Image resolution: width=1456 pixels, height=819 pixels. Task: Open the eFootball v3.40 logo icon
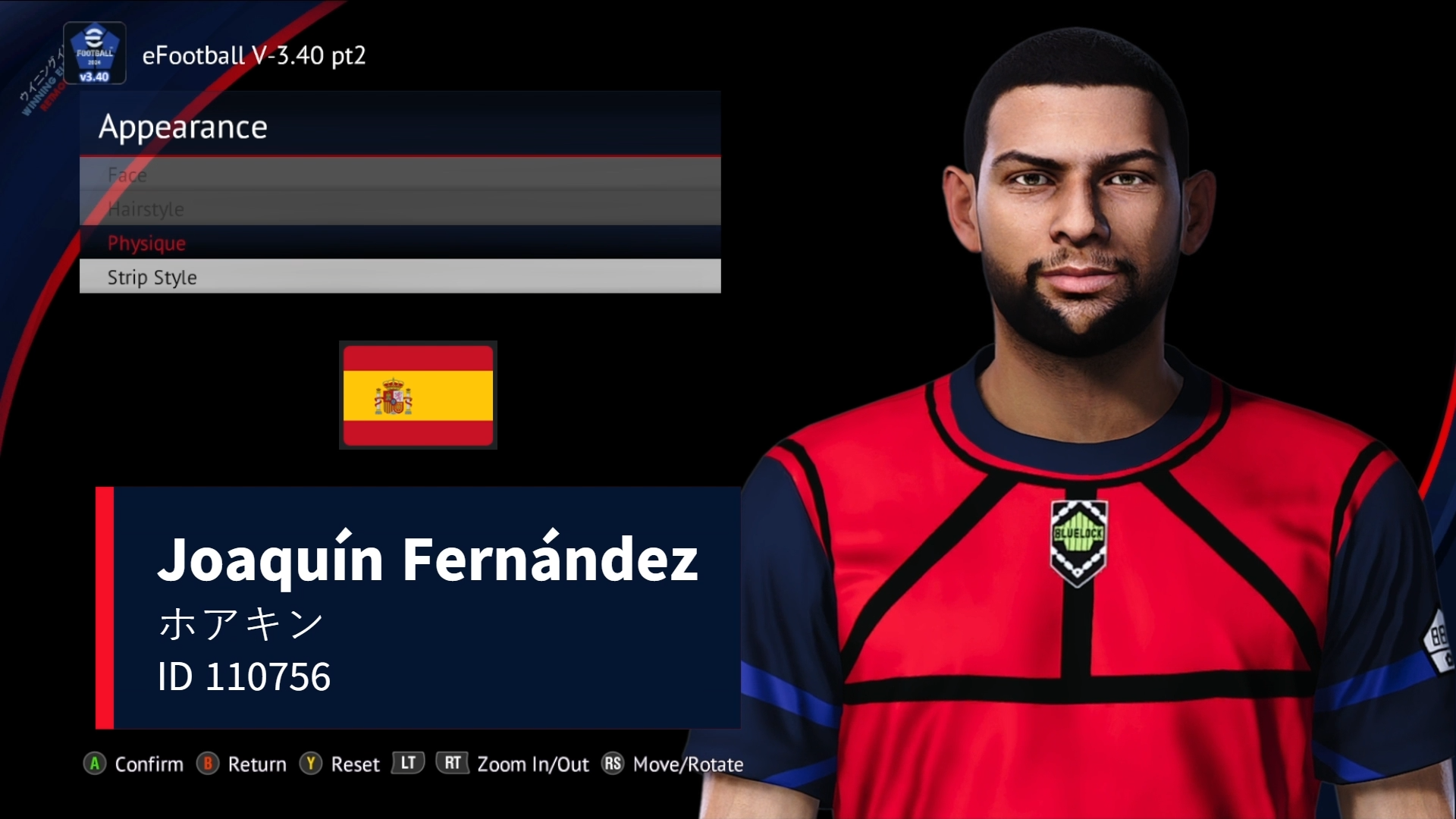(x=94, y=53)
